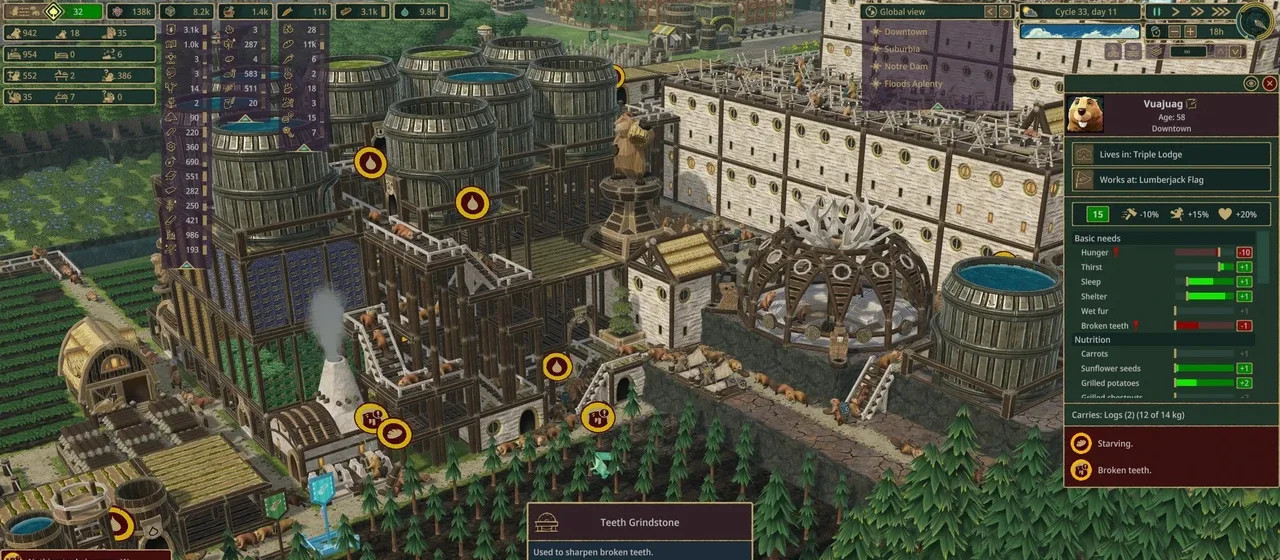The height and width of the screenshot is (560, 1280).
Task: Select Downtown district from the list
Action: 905,31
